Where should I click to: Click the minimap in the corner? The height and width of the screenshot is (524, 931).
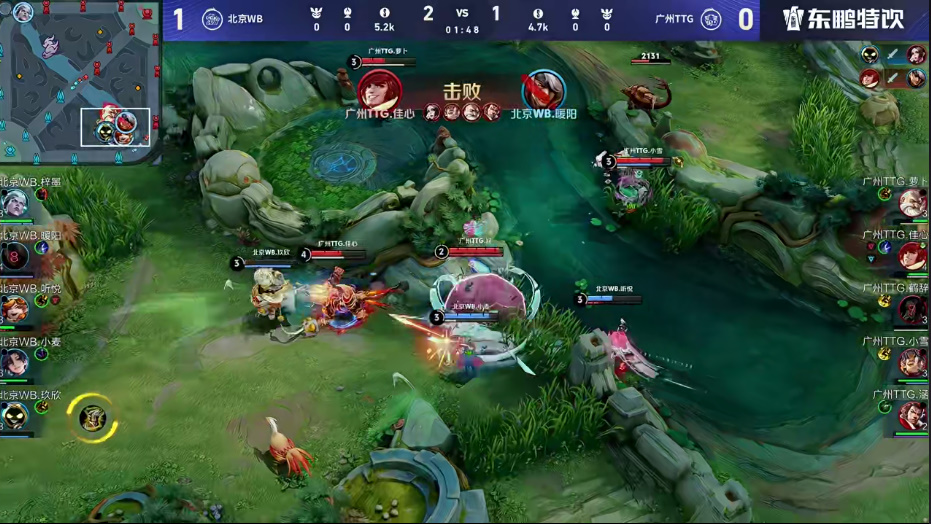coord(80,82)
